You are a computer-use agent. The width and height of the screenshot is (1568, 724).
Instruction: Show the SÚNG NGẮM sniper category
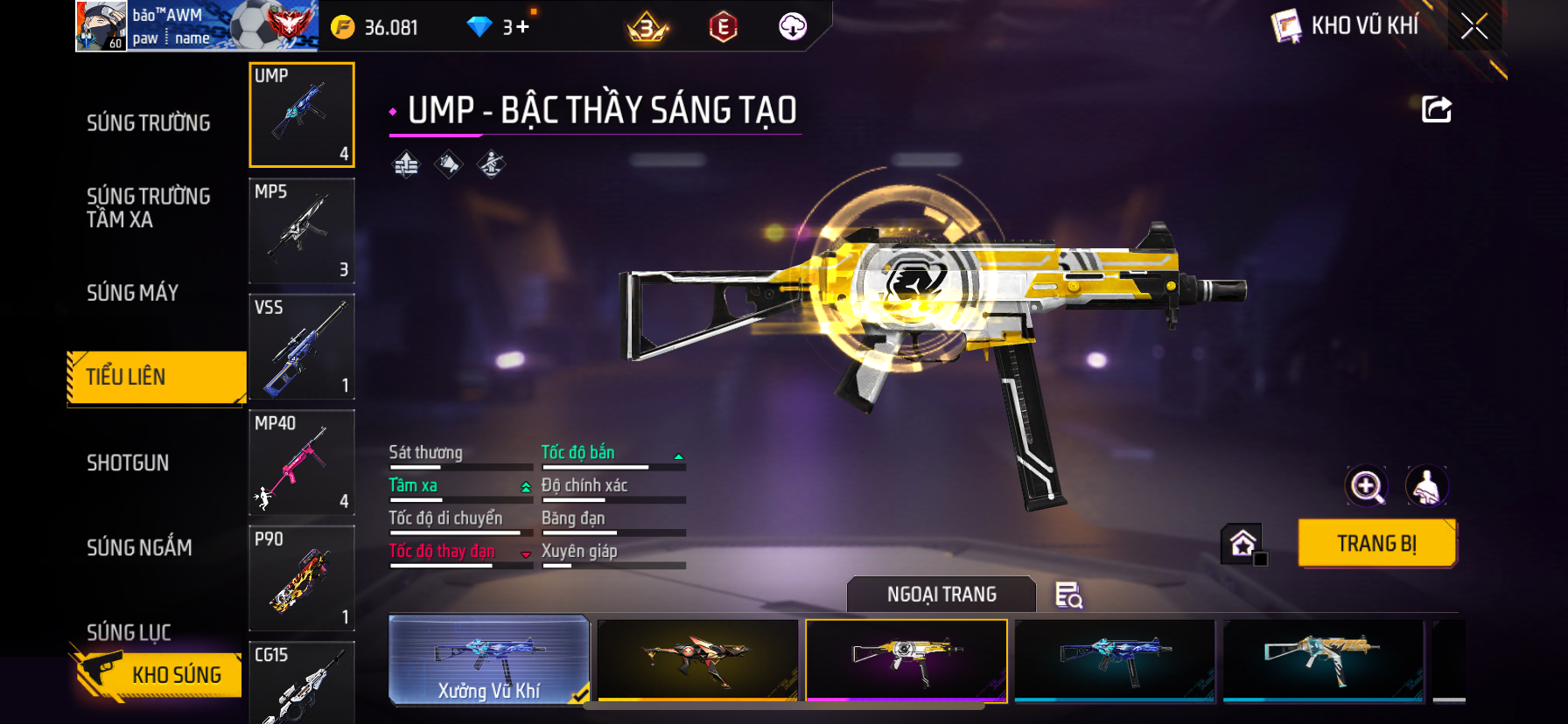coord(139,547)
